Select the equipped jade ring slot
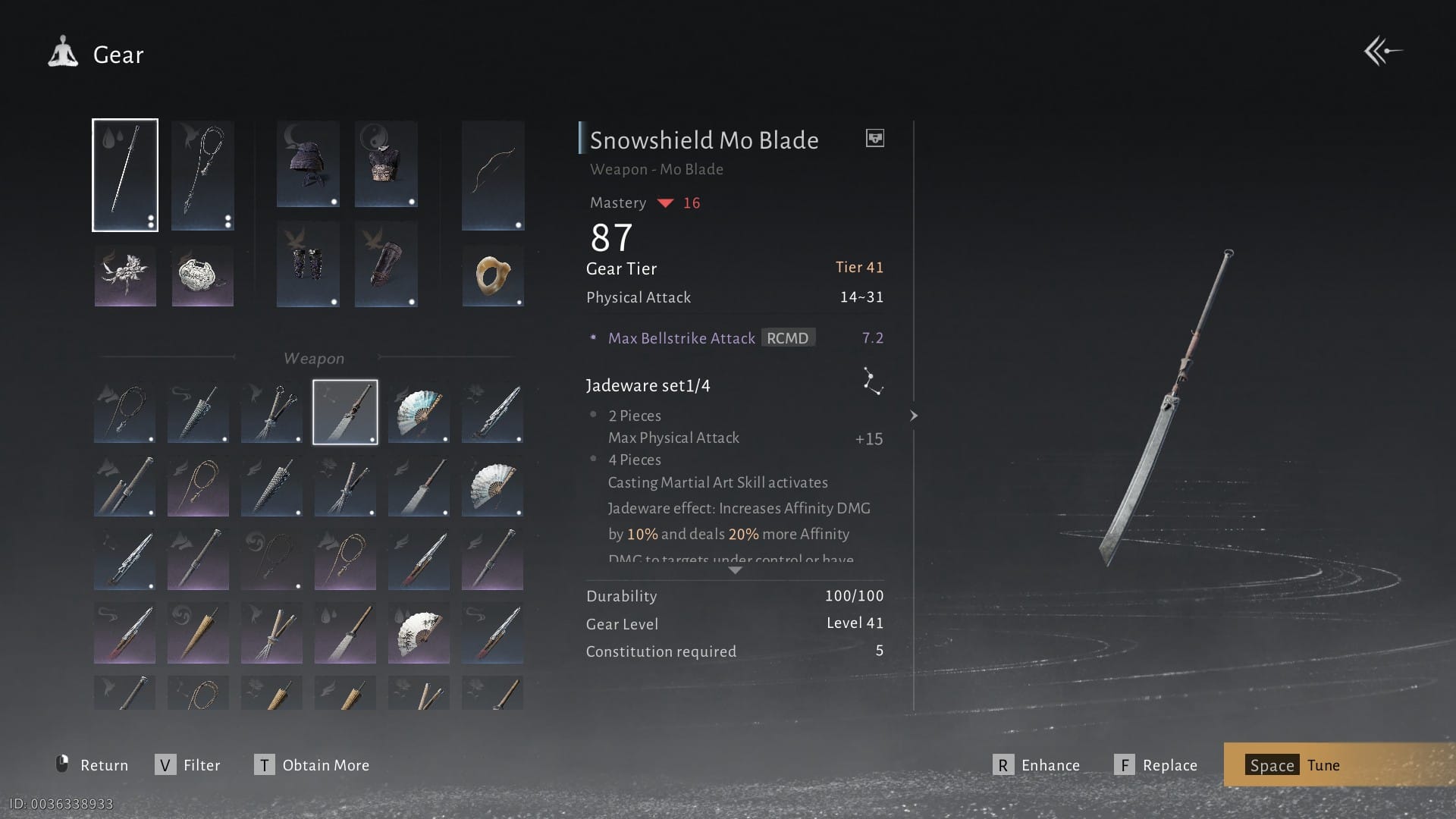Viewport: 1456px width, 819px height. point(493,275)
